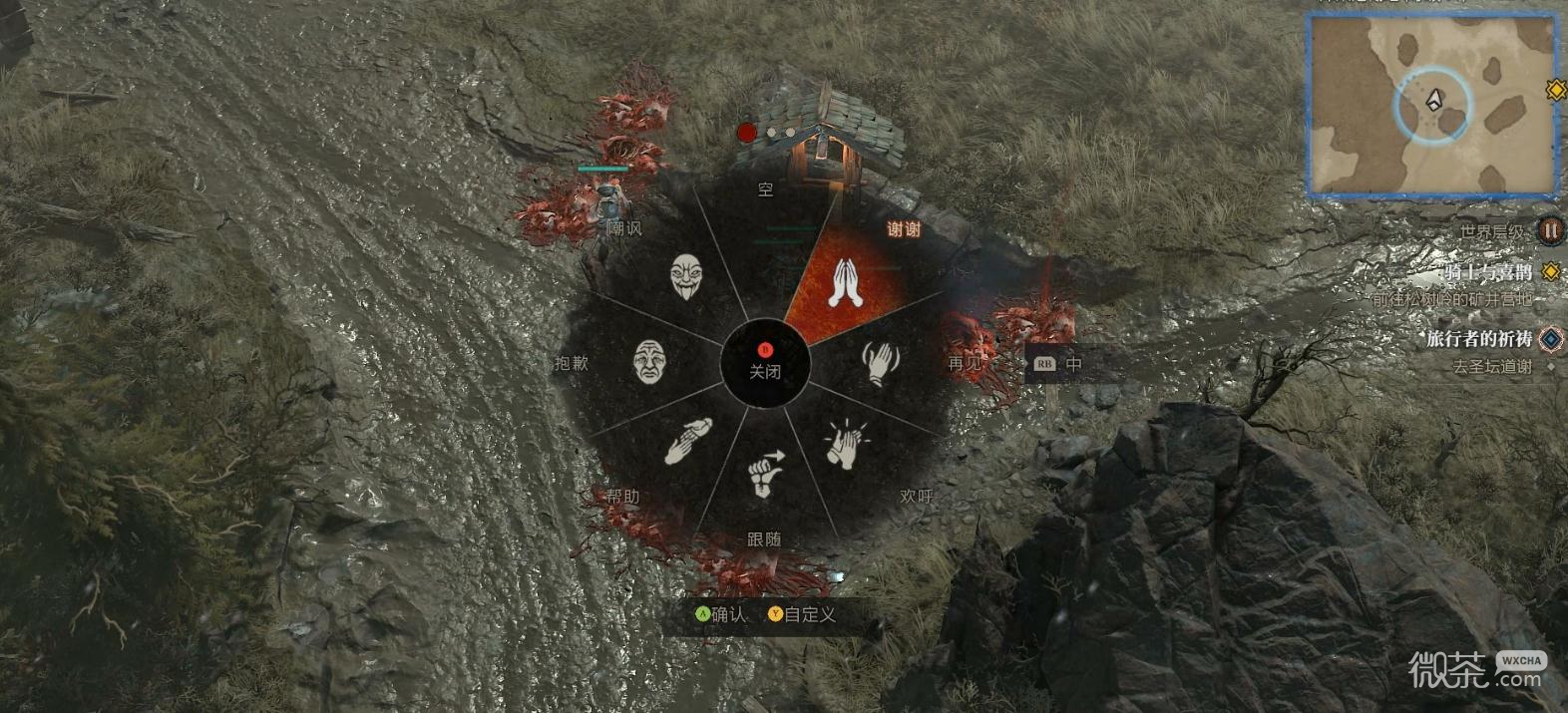Select the 跟随 pointing fist emote
Image resolution: width=1568 pixels, height=713 pixels.
click(x=765, y=474)
